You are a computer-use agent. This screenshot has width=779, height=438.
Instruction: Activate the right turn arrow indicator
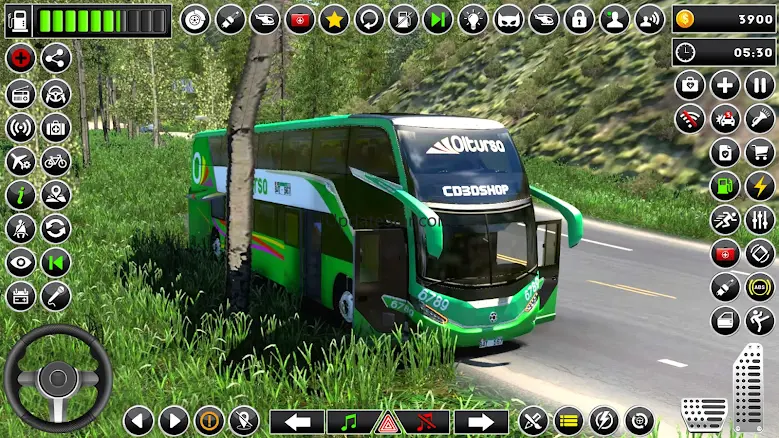(482, 421)
